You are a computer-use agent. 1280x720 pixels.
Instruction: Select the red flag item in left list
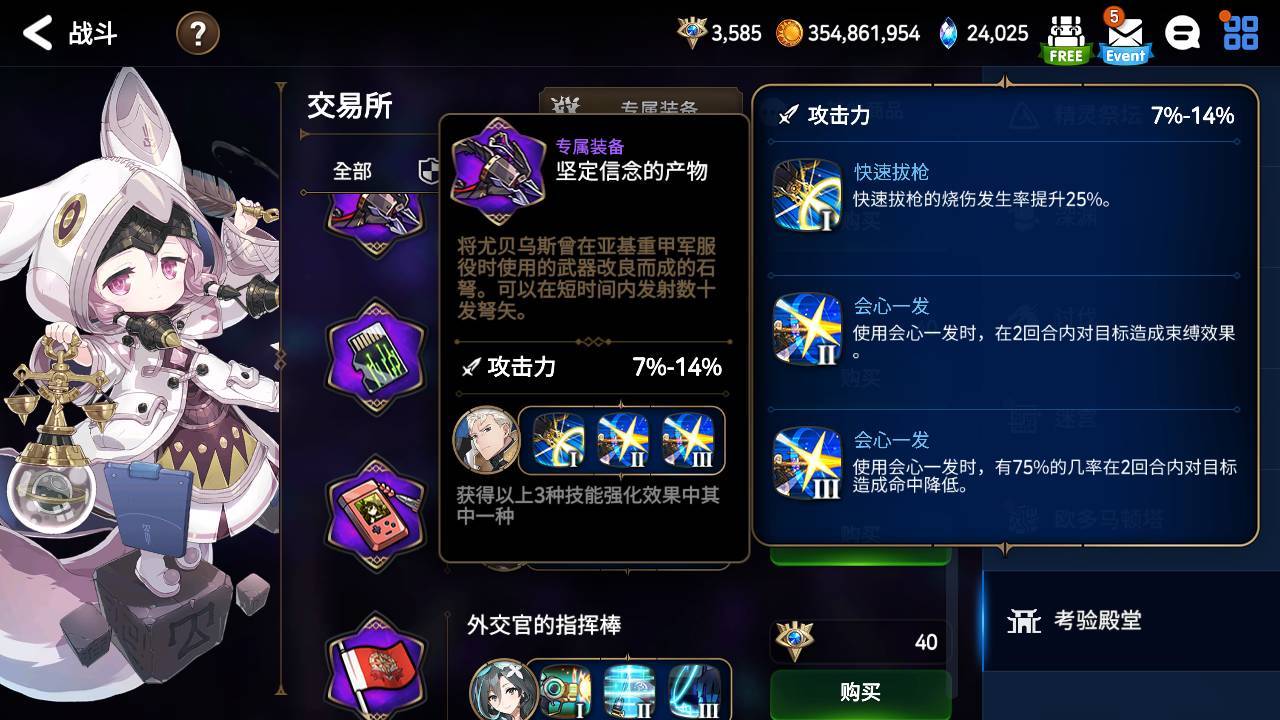(x=373, y=668)
